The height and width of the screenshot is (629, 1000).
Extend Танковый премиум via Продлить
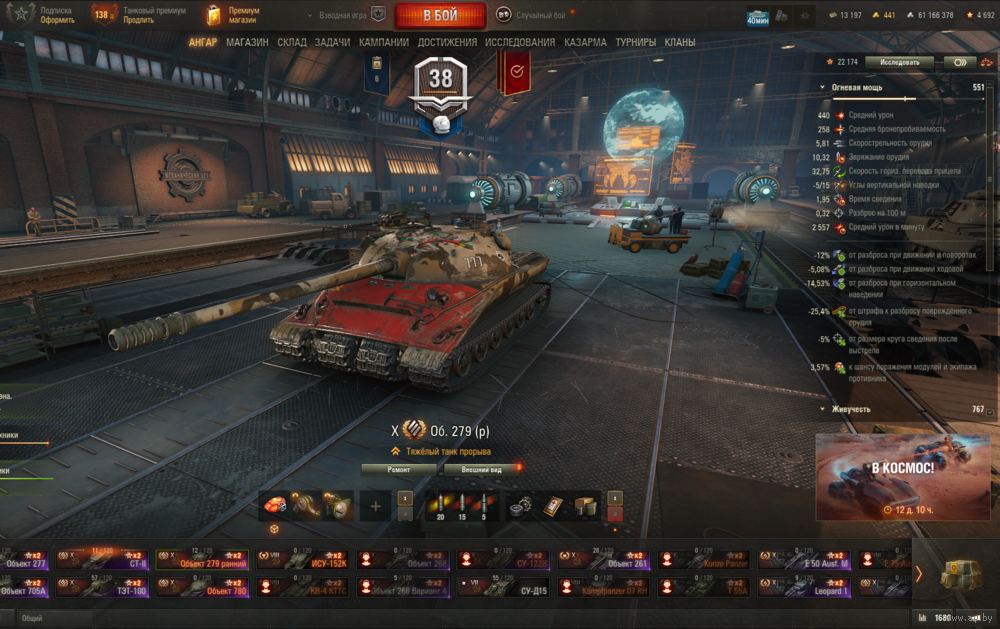(140, 20)
